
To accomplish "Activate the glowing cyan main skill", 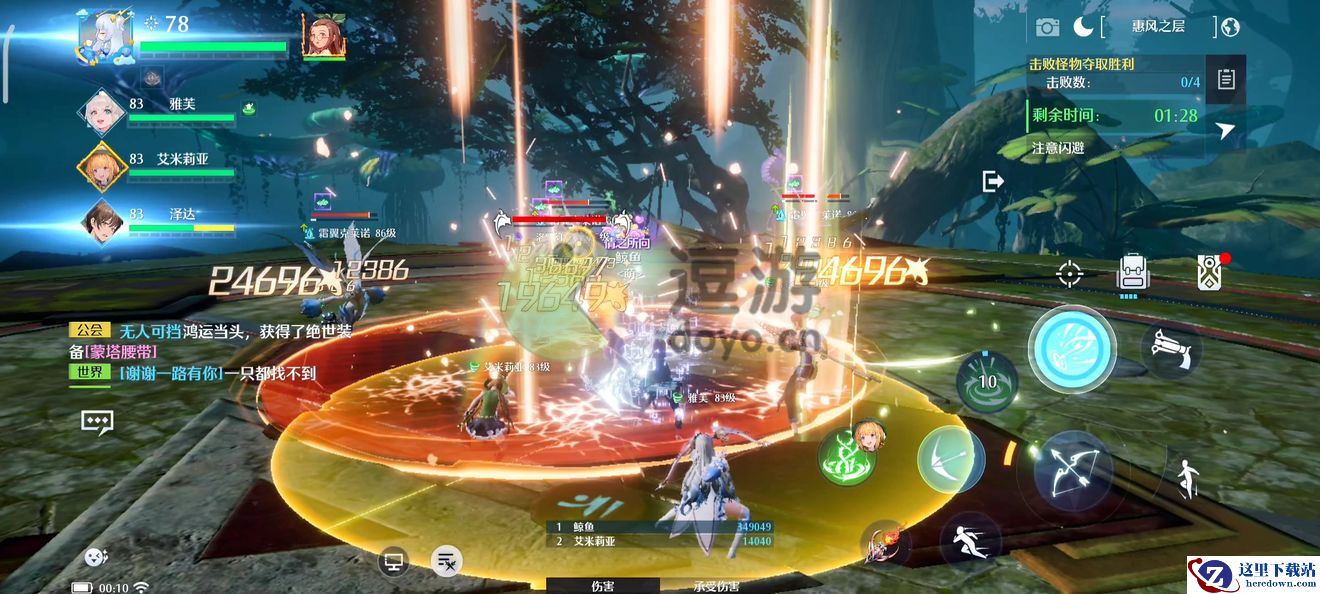I will tap(1072, 349).
